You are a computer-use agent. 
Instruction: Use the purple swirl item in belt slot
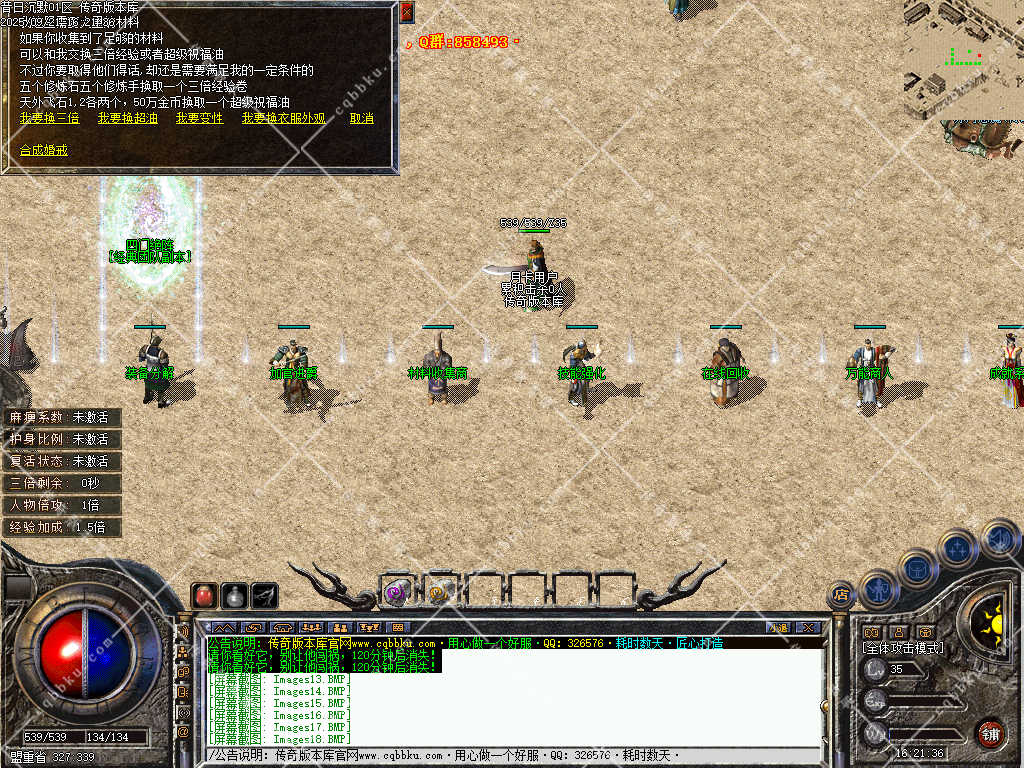(x=396, y=592)
